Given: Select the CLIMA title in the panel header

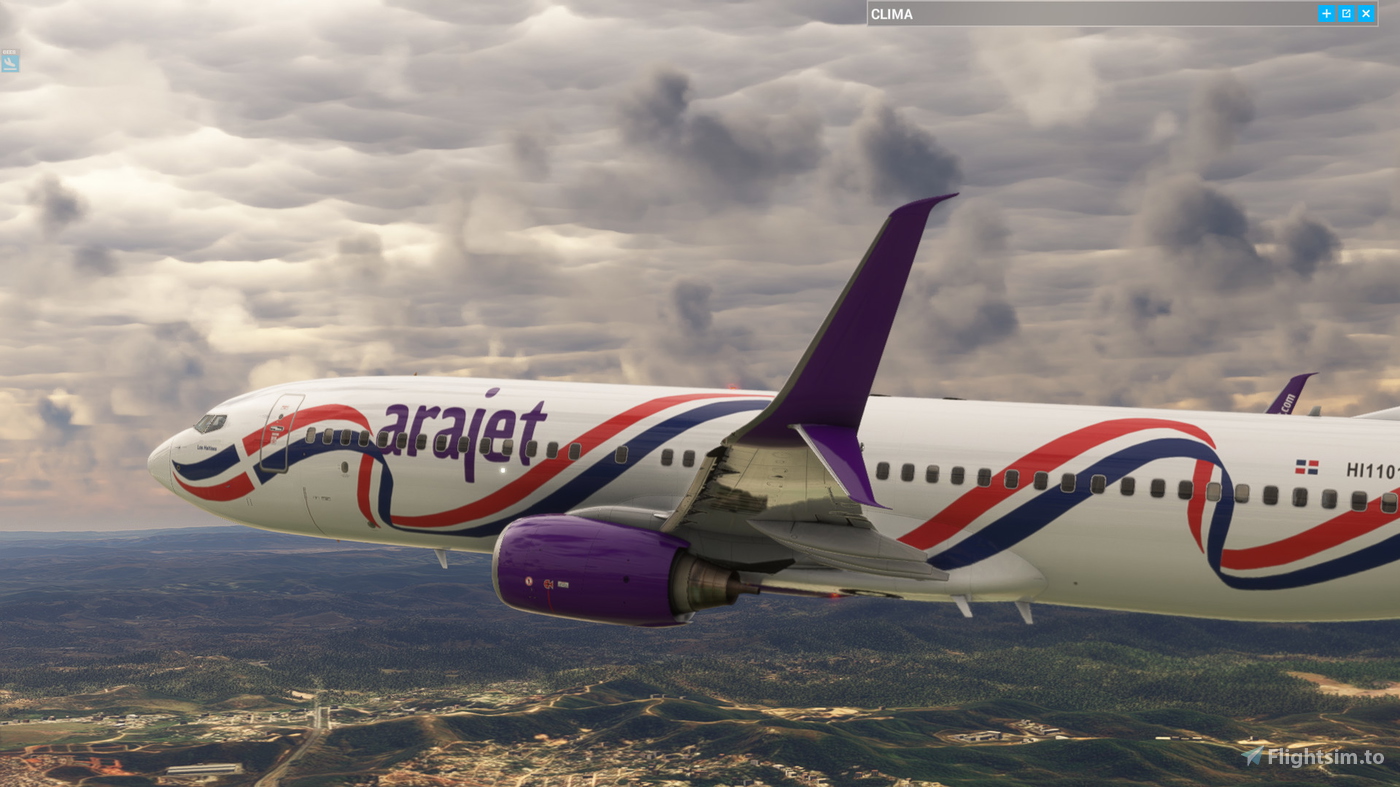Looking at the screenshot, I should pyautogui.click(x=891, y=12).
